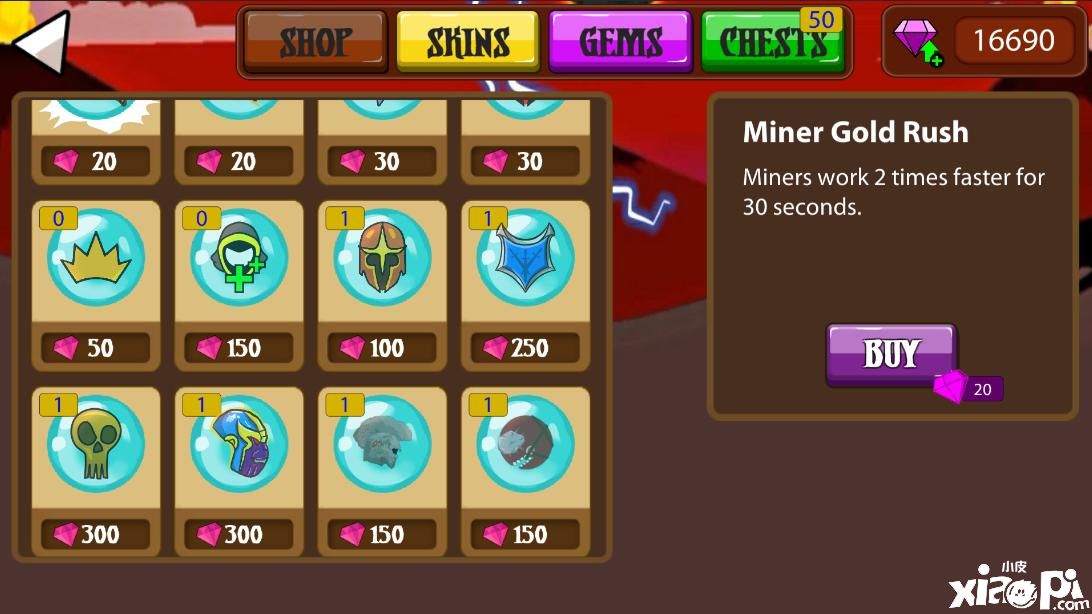The width and height of the screenshot is (1092, 614).
Task: Add more gems via gem counter
Action: [x=918, y=42]
